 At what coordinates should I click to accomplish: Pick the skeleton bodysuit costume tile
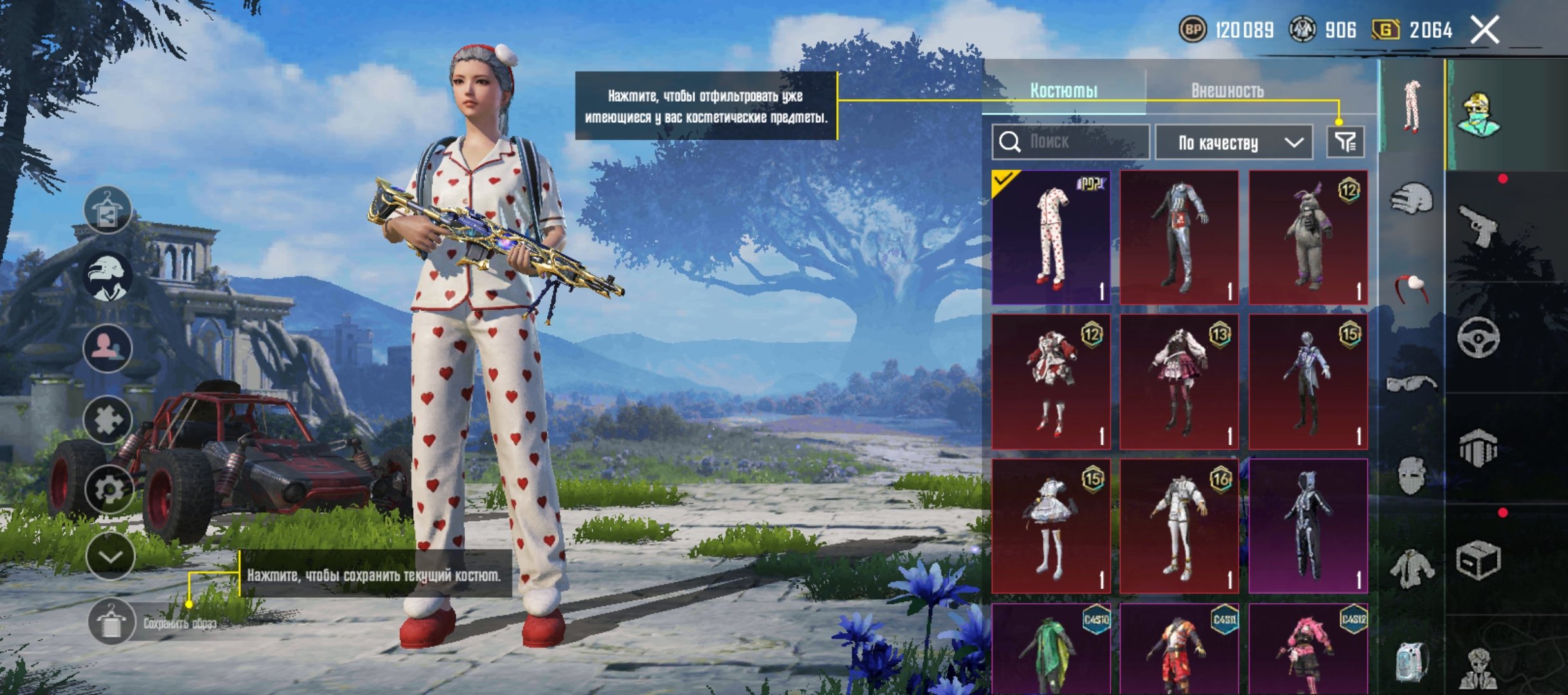(x=1308, y=526)
